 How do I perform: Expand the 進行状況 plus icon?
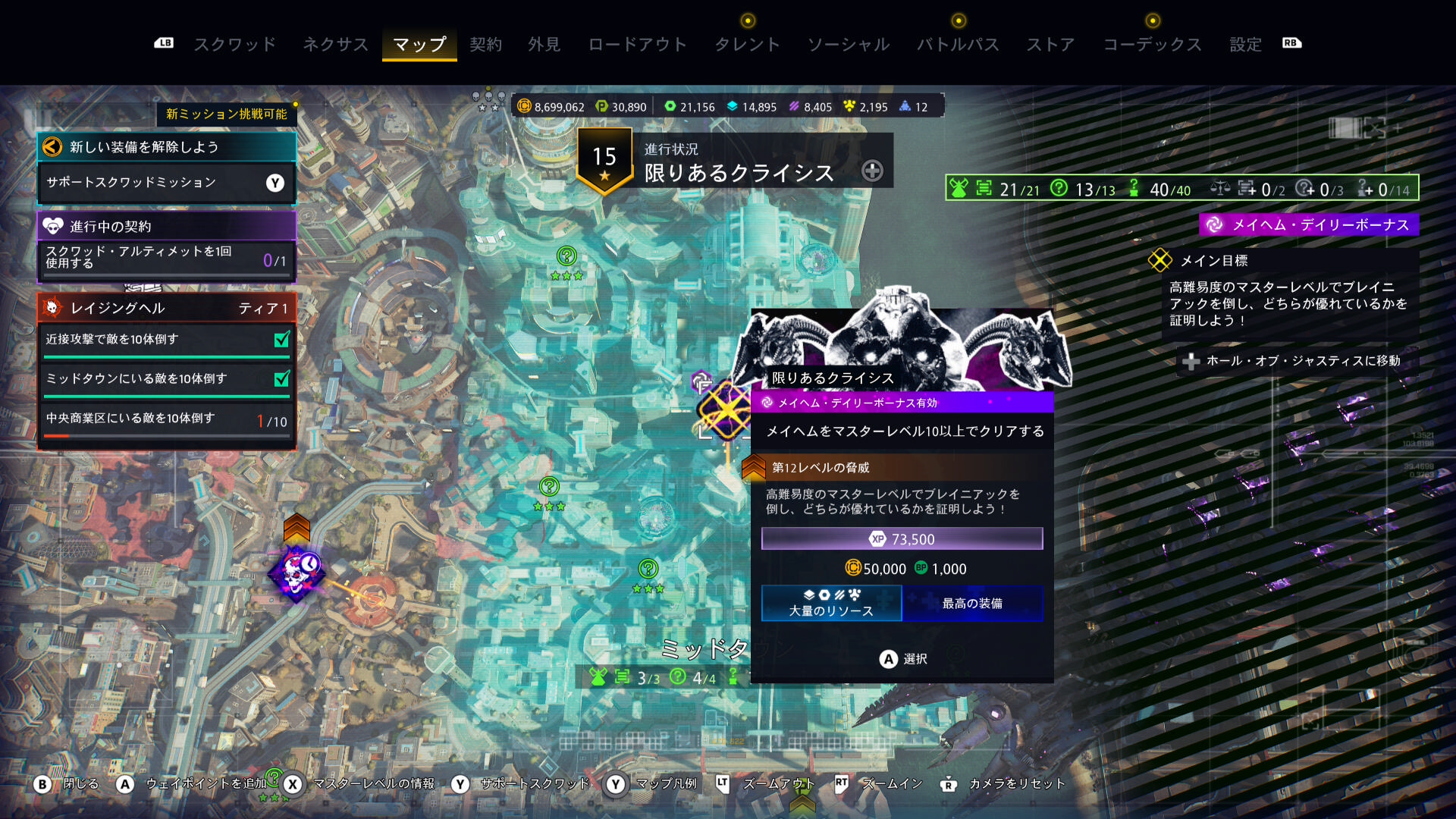coord(872,171)
